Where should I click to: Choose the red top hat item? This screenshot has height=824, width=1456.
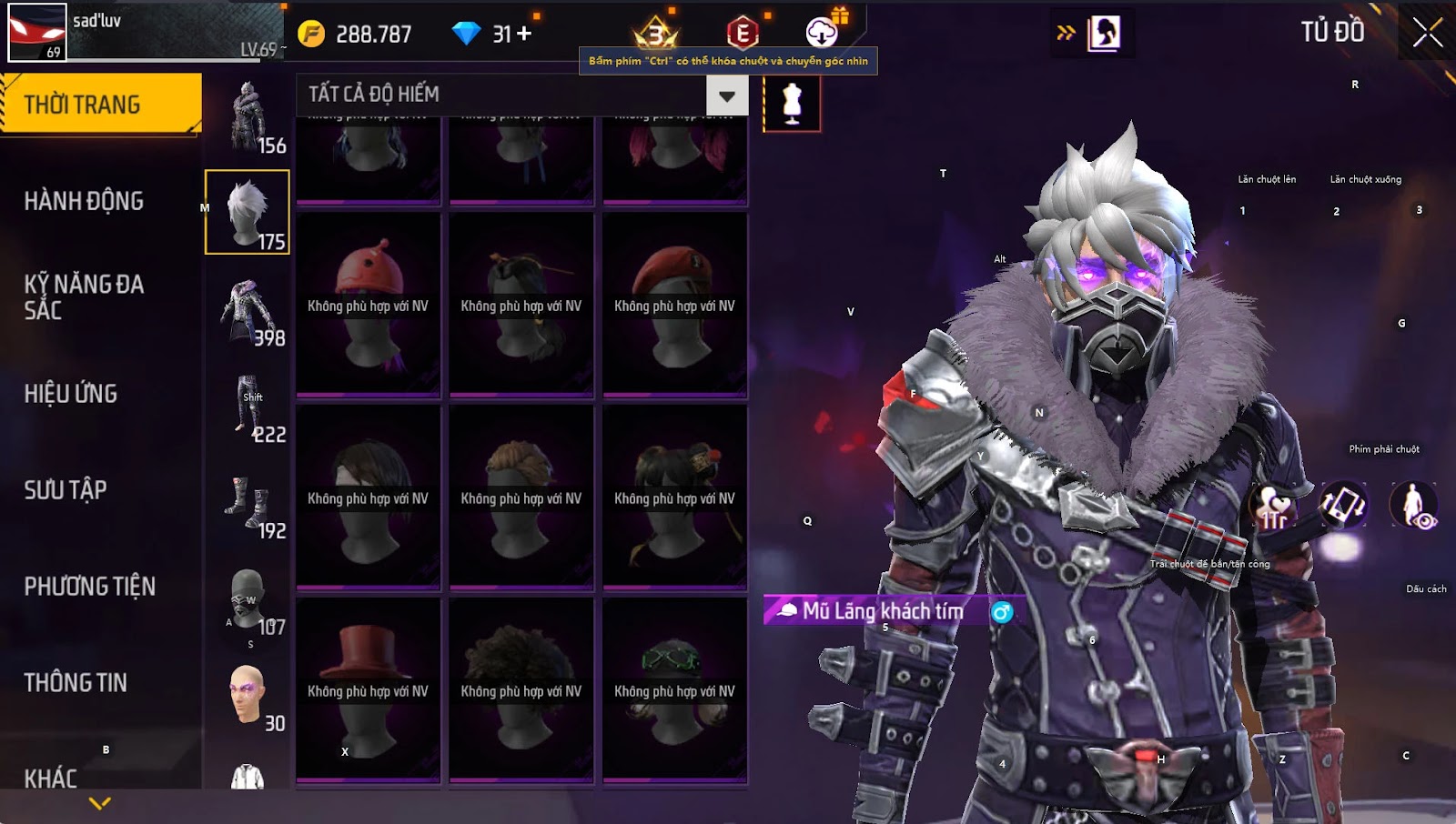point(369,690)
